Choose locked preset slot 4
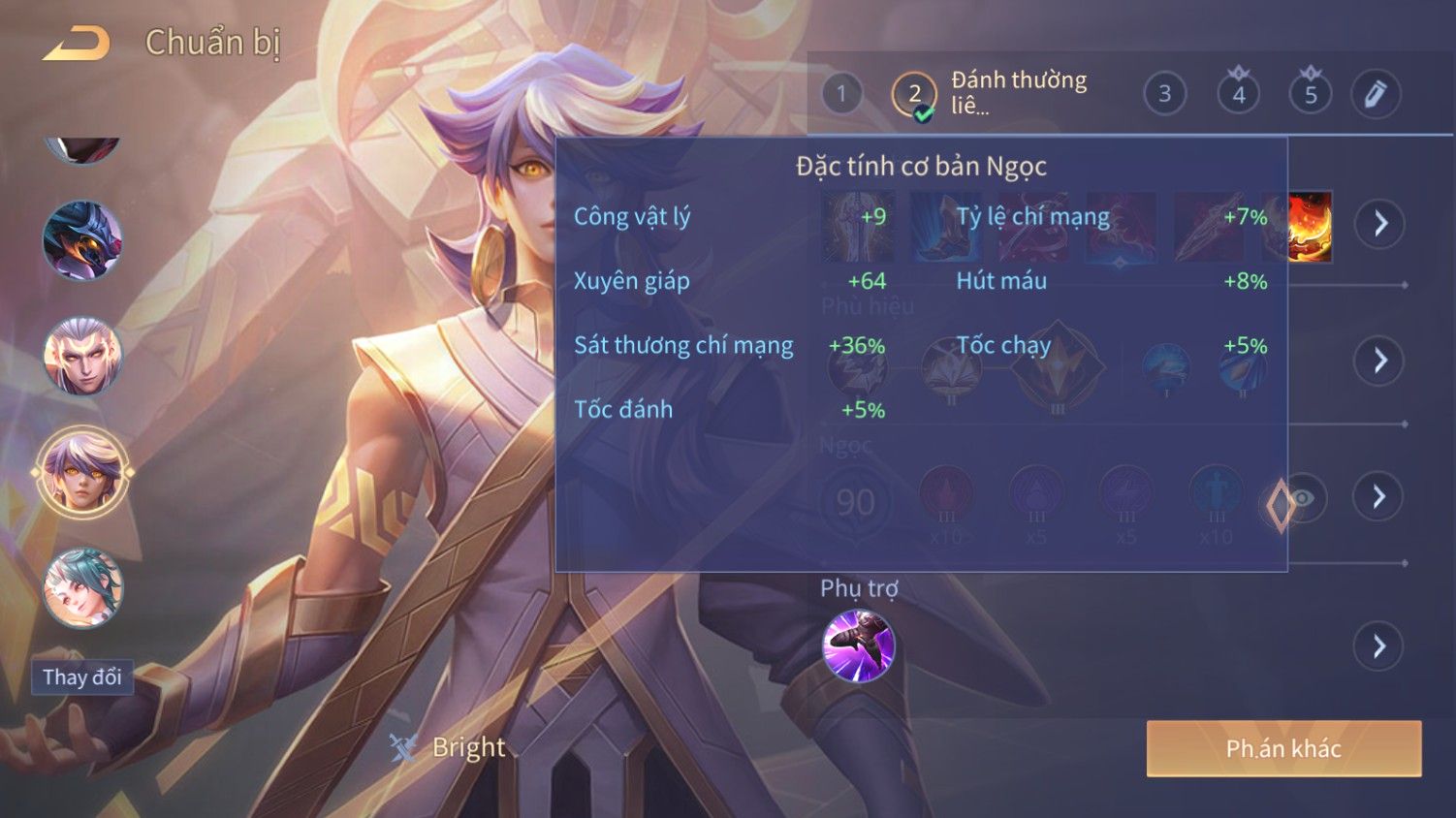 pos(1238,94)
